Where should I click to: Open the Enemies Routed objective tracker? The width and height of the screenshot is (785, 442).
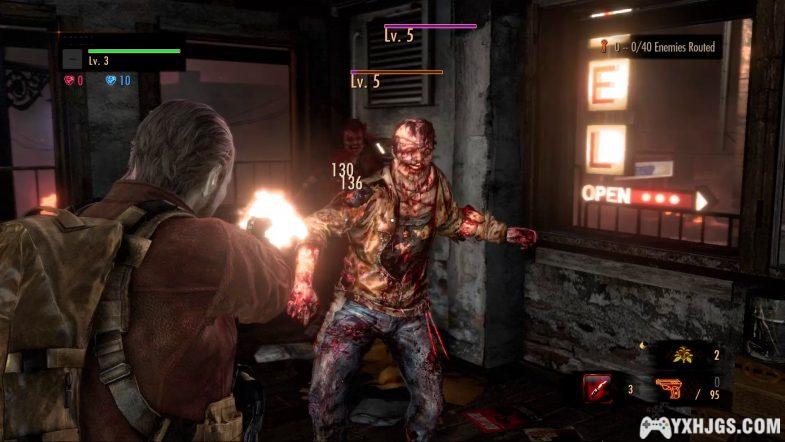coord(658,46)
